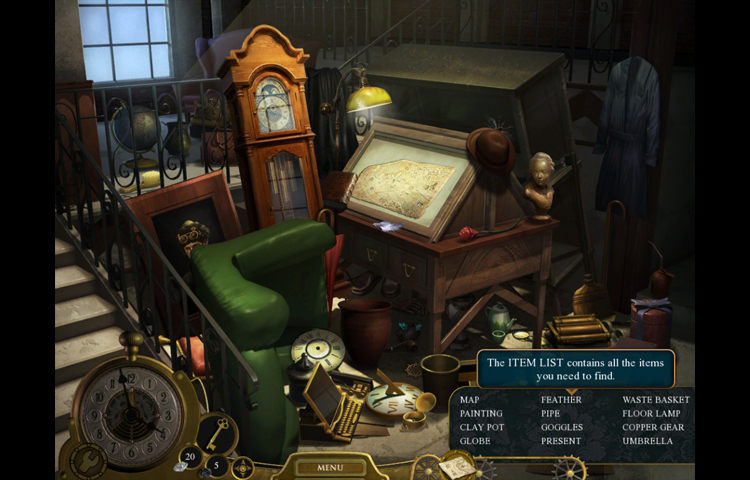Select MAP in the item list
Image resolution: width=750 pixels, height=480 pixels.
point(469,400)
